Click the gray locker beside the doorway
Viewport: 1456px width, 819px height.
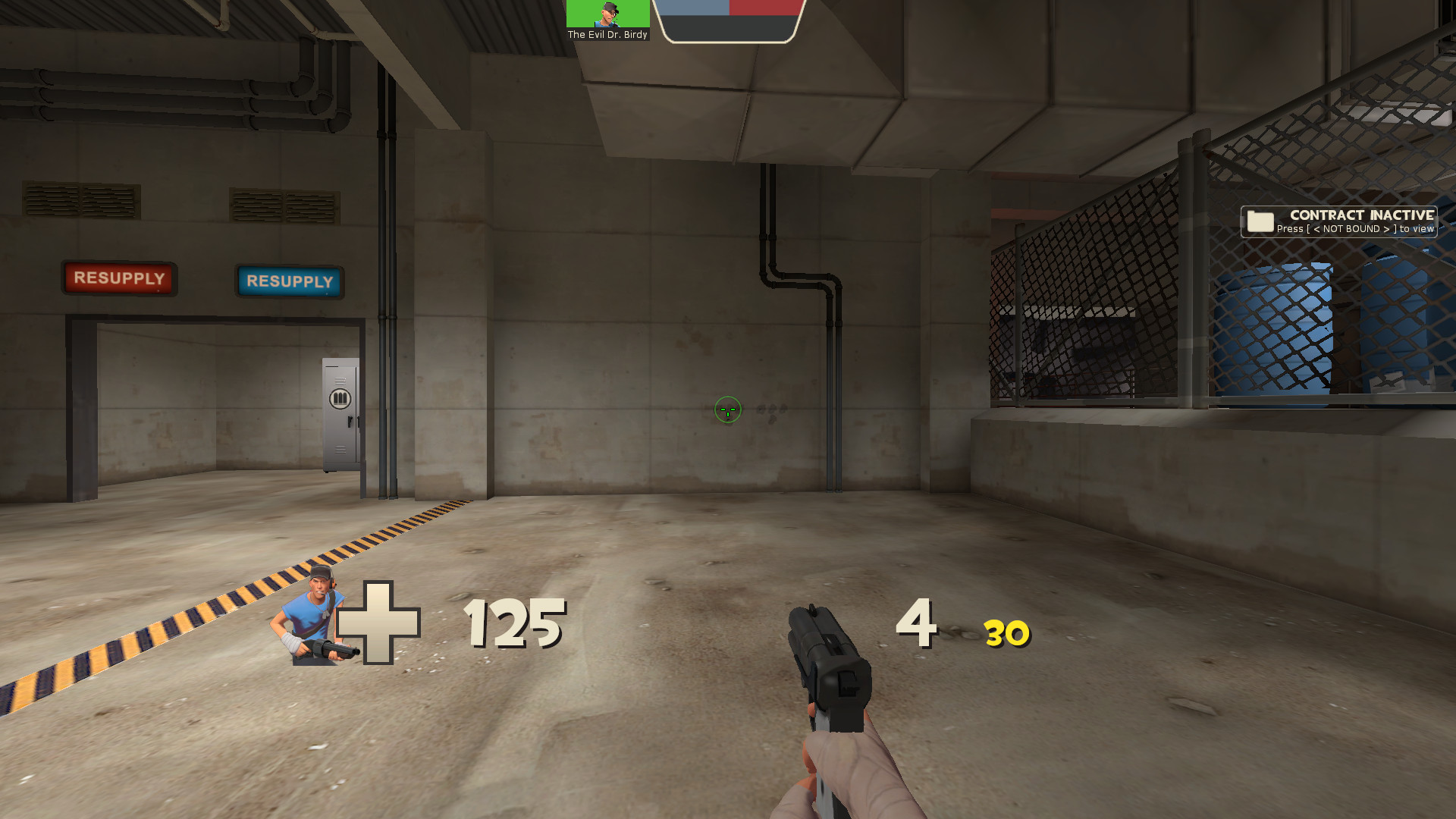click(340, 414)
